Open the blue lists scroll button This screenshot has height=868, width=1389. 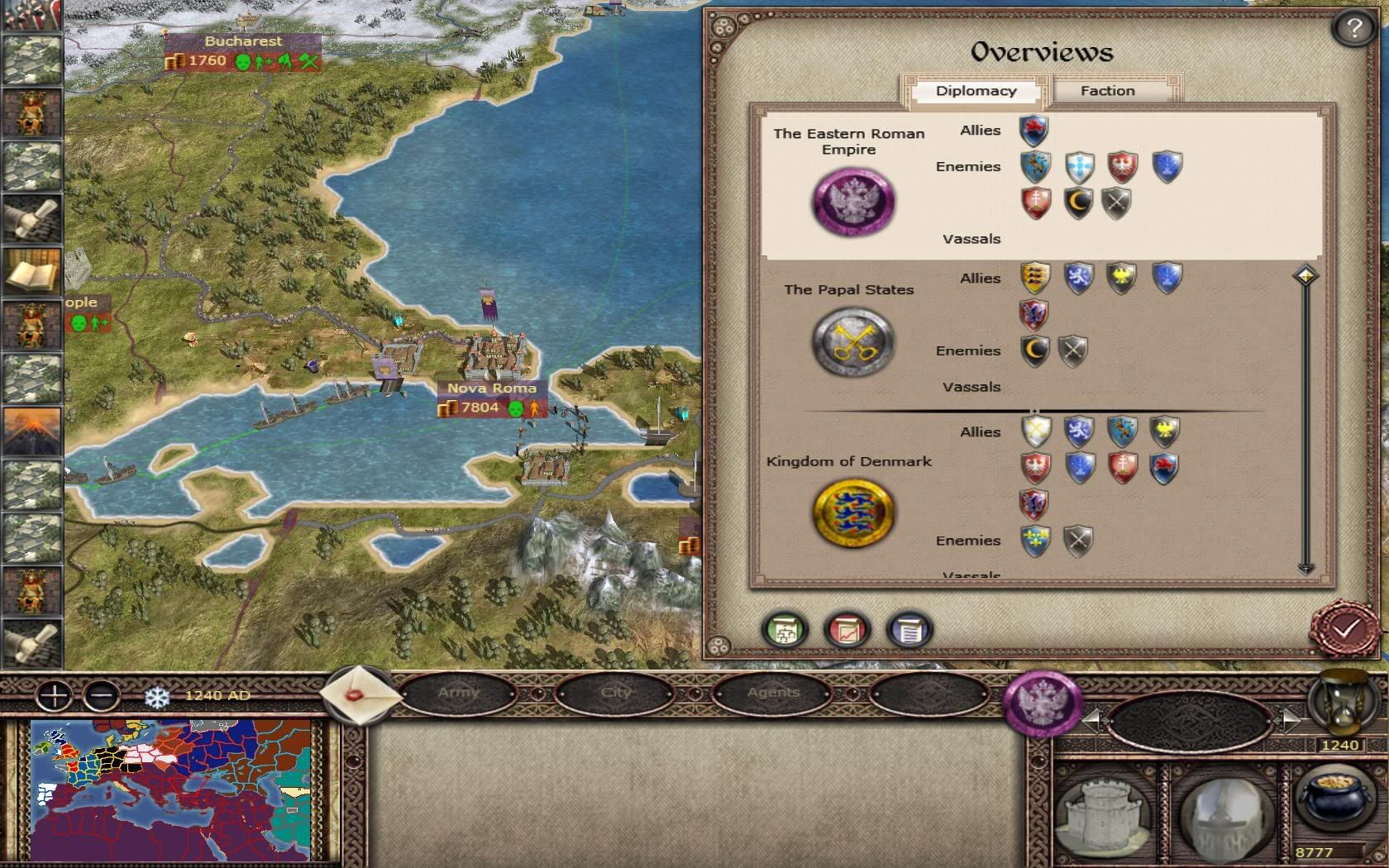click(x=909, y=631)
